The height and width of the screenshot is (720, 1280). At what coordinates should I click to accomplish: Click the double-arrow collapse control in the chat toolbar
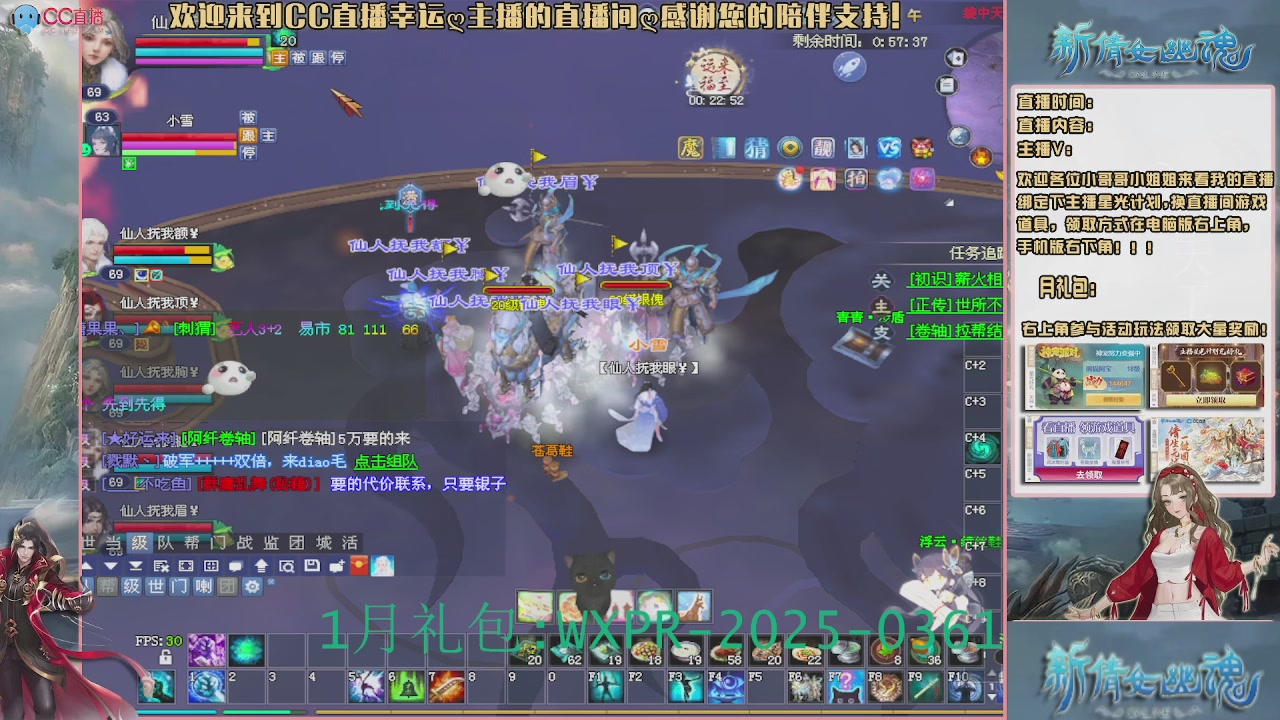click(134, 566)
